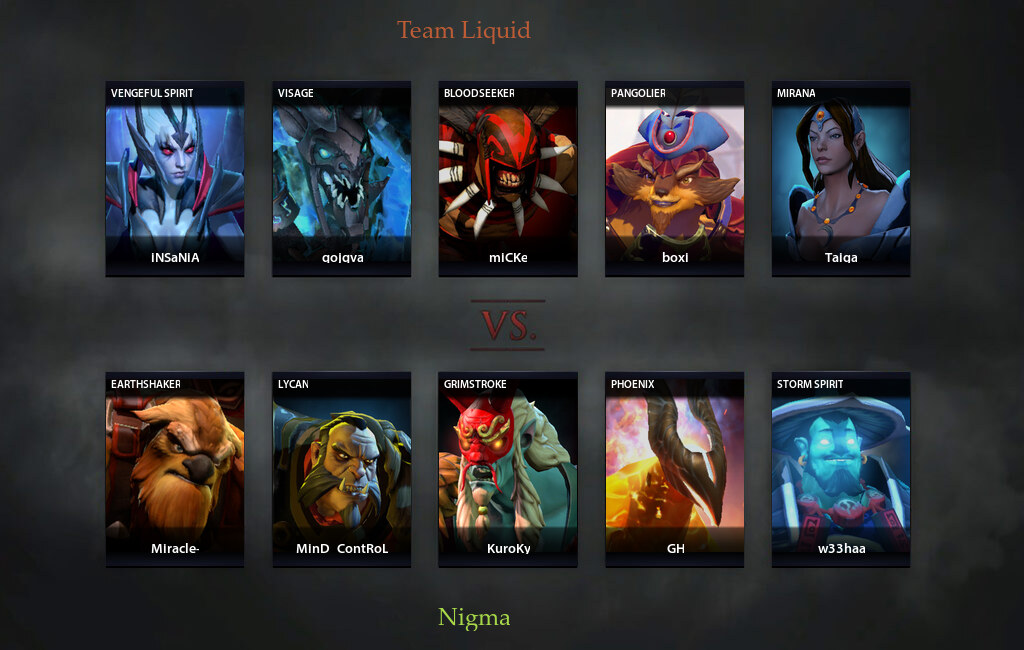Select the Lycan hero portrait

click(x=341, y=469)
